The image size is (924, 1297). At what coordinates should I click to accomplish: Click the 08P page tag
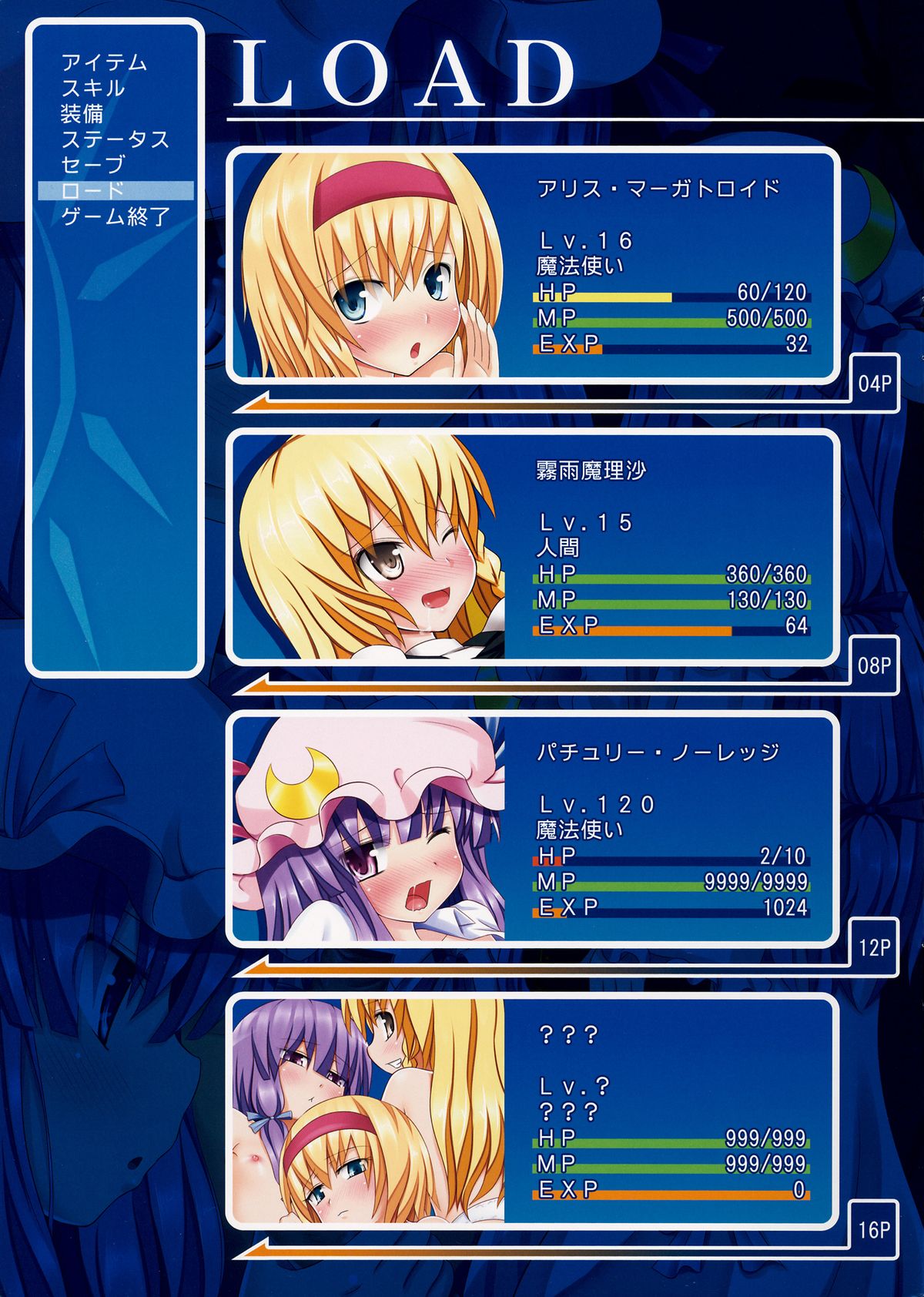[874, 665]
